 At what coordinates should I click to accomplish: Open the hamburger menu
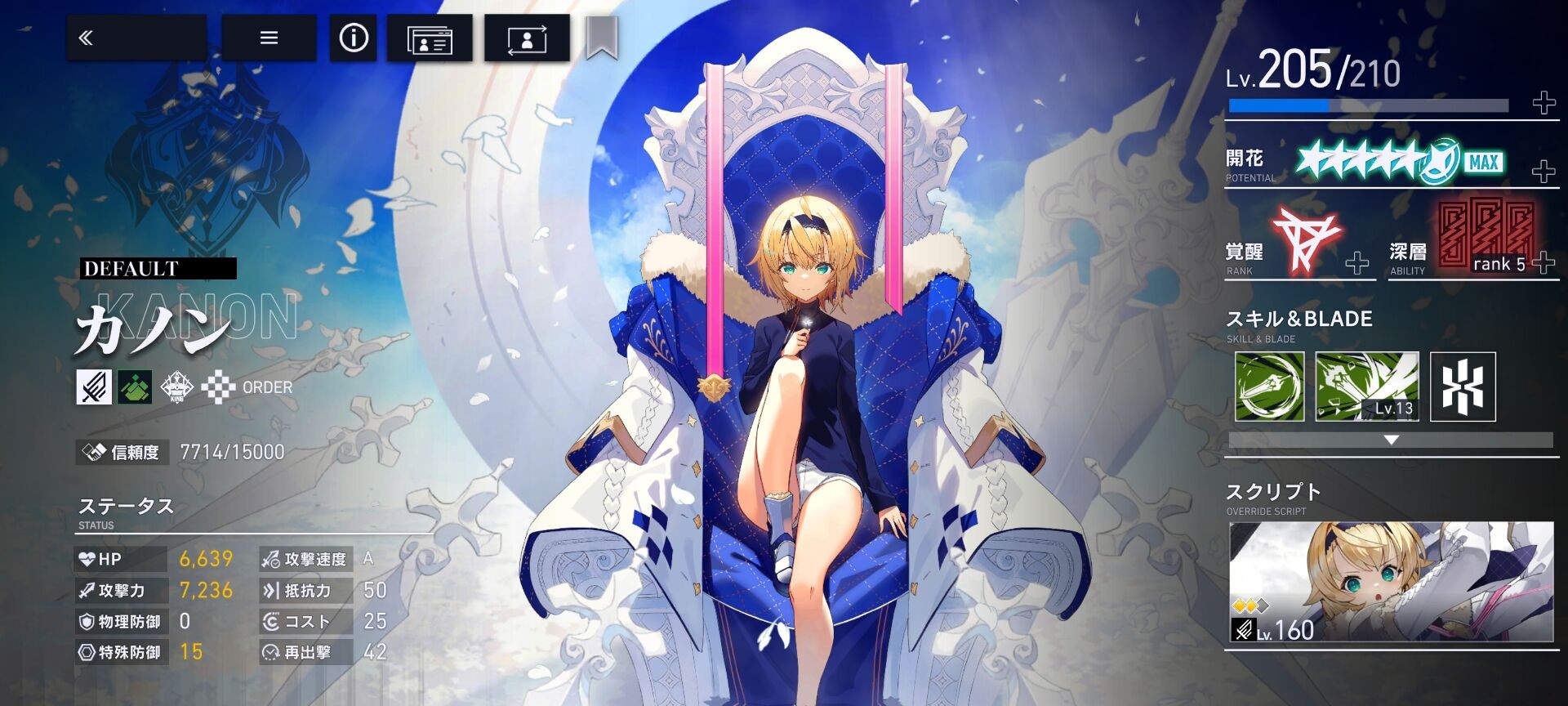coord(269,38)
